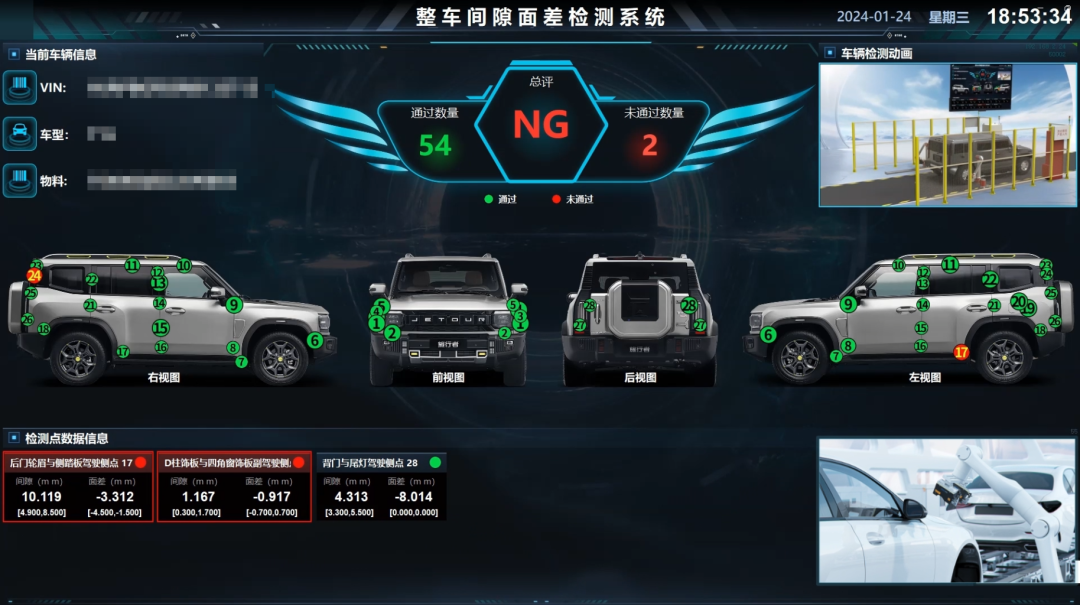Select point 22 marker on the left view car
The width and height of the screenshot is (1080, 605).
(x=989, y=280)
